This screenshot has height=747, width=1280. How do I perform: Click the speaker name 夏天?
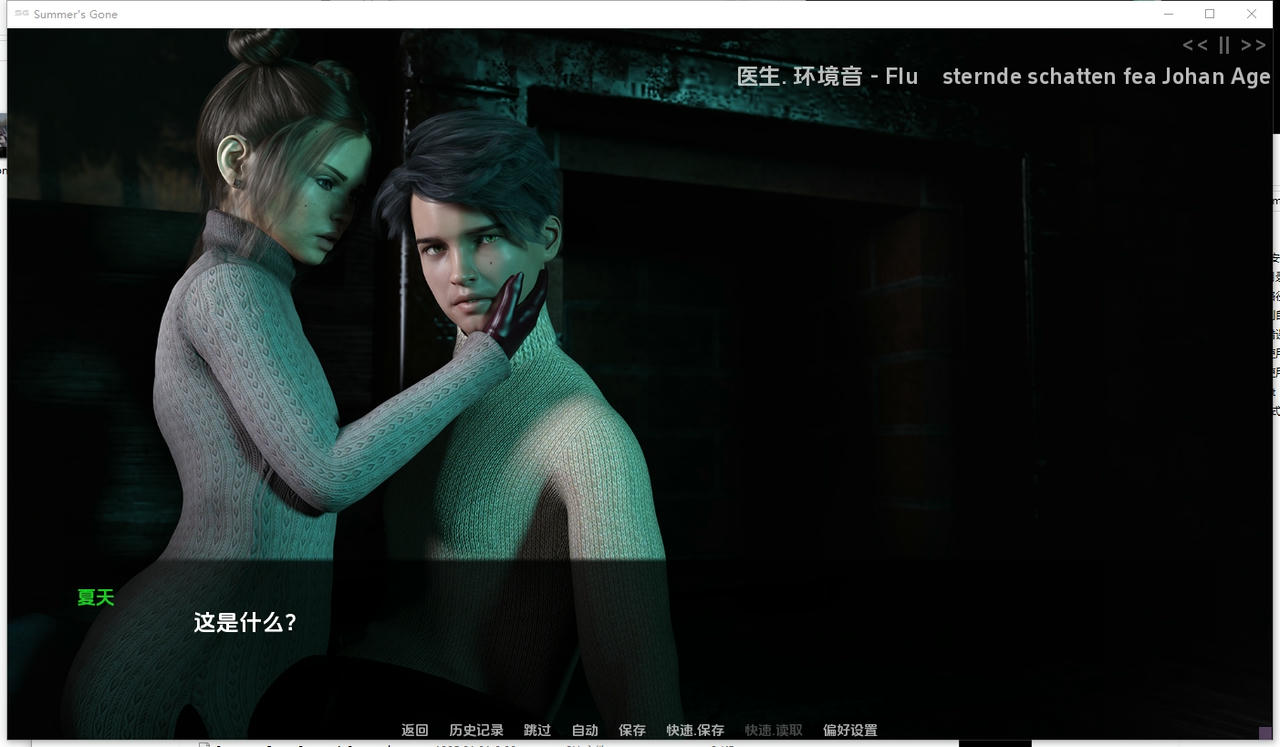(x=95, y=597)
